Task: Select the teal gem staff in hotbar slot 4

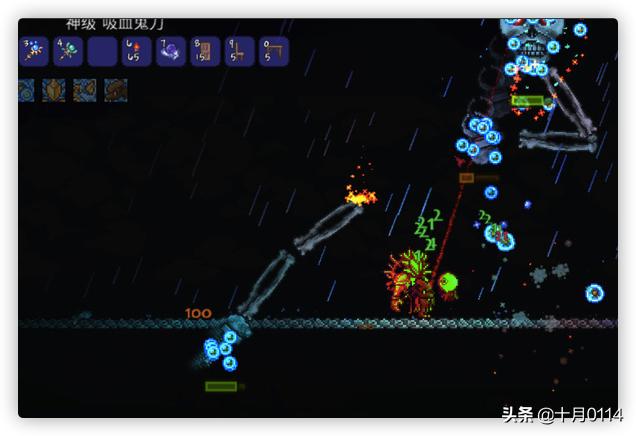Action: (69, 51)
